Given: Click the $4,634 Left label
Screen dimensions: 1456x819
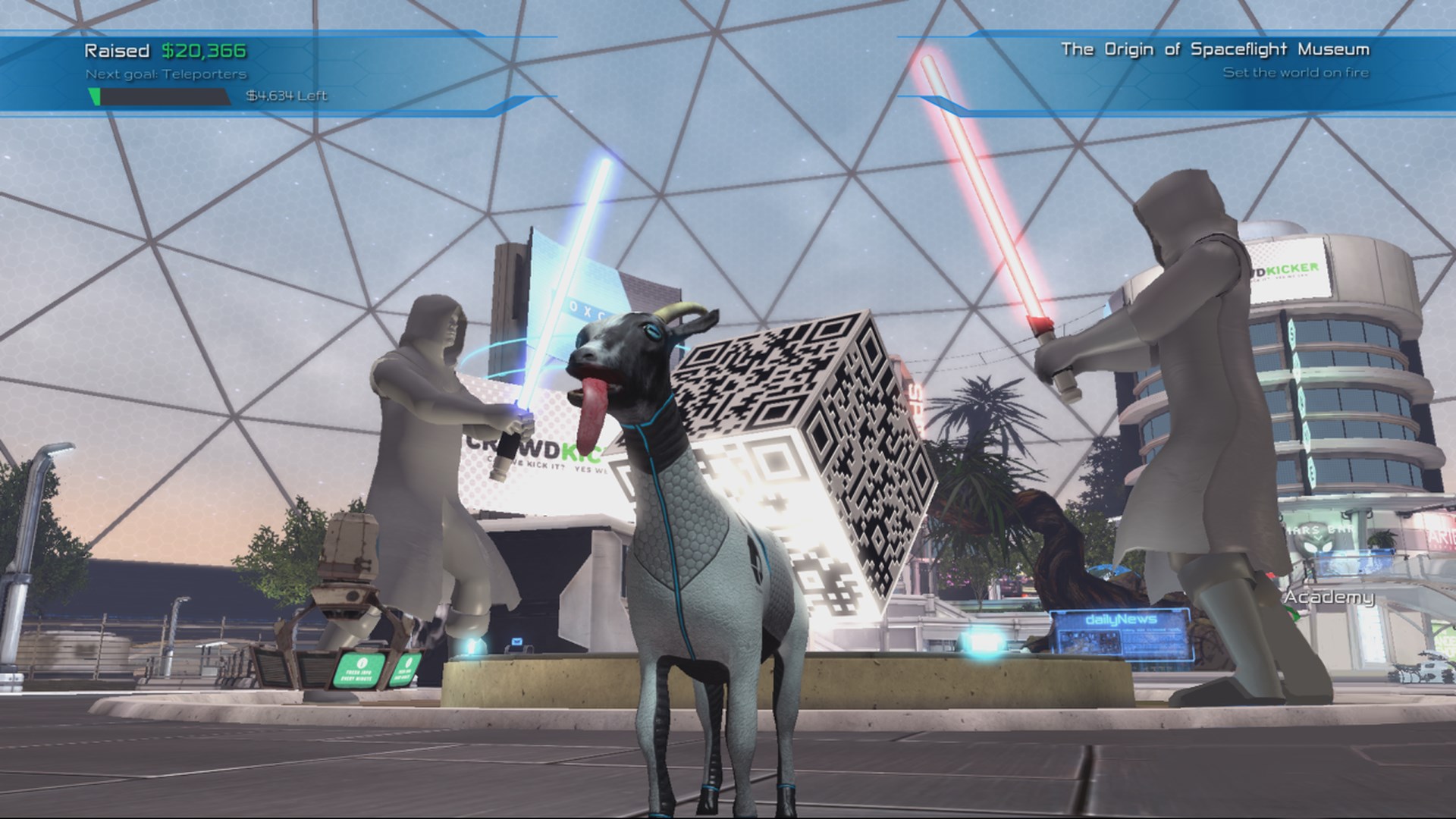Looking at the screenshot, I should [285, 97].
